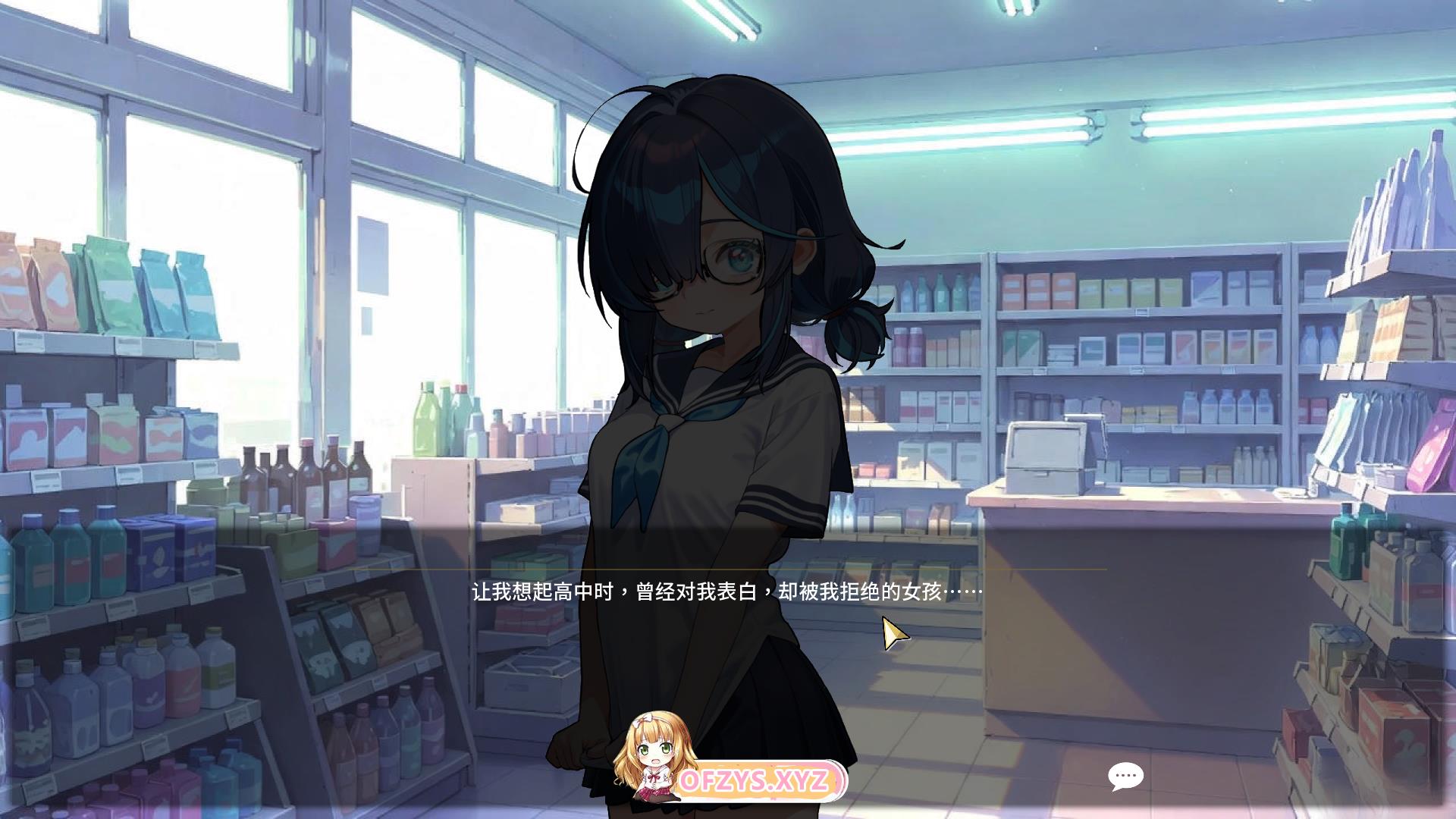The image size is (1456, 819).
Task: Open the speech bubble dialogue log icon
Action: [1125, 777]
